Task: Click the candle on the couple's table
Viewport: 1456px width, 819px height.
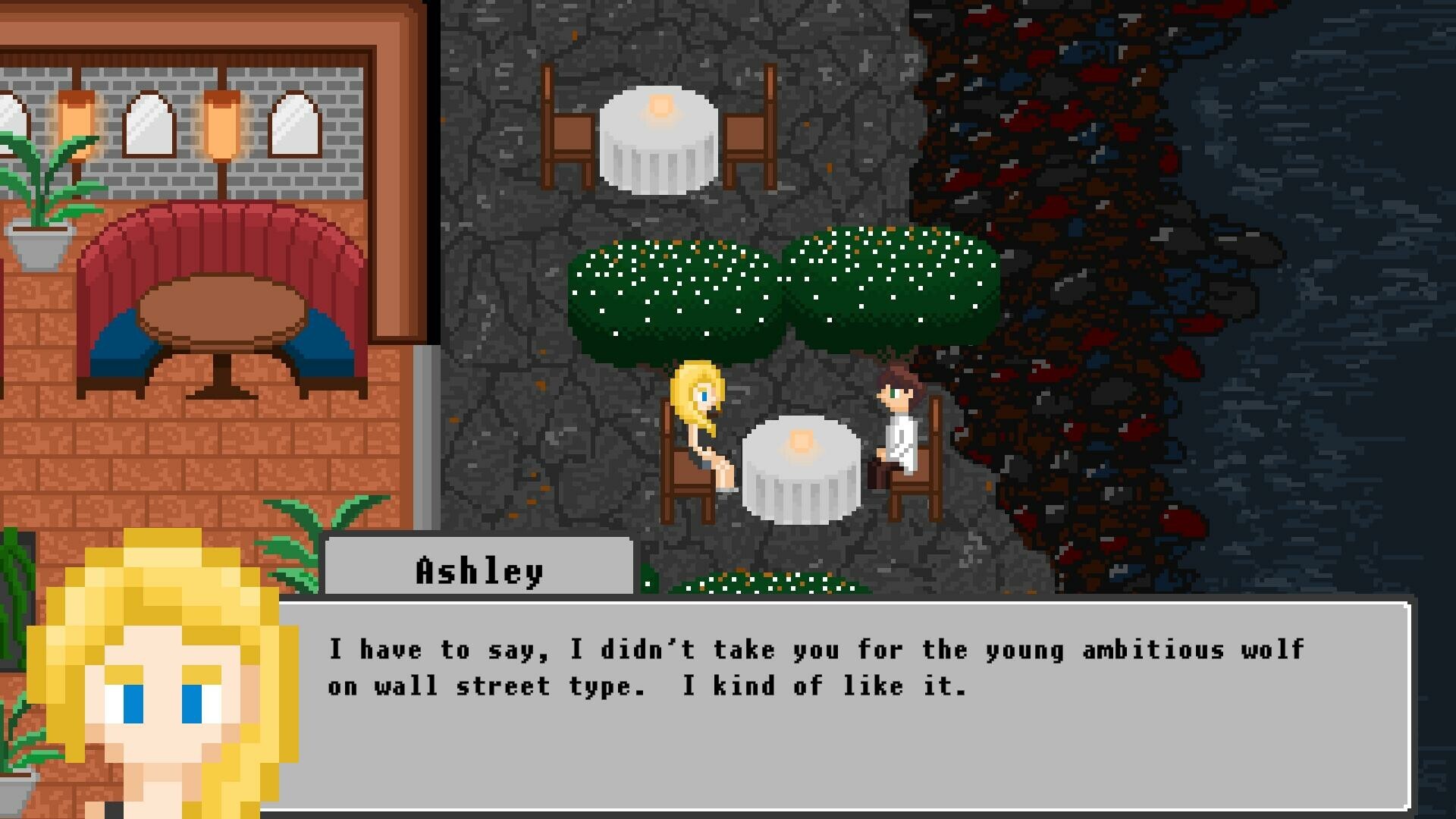Action: (x=800, y=440)
